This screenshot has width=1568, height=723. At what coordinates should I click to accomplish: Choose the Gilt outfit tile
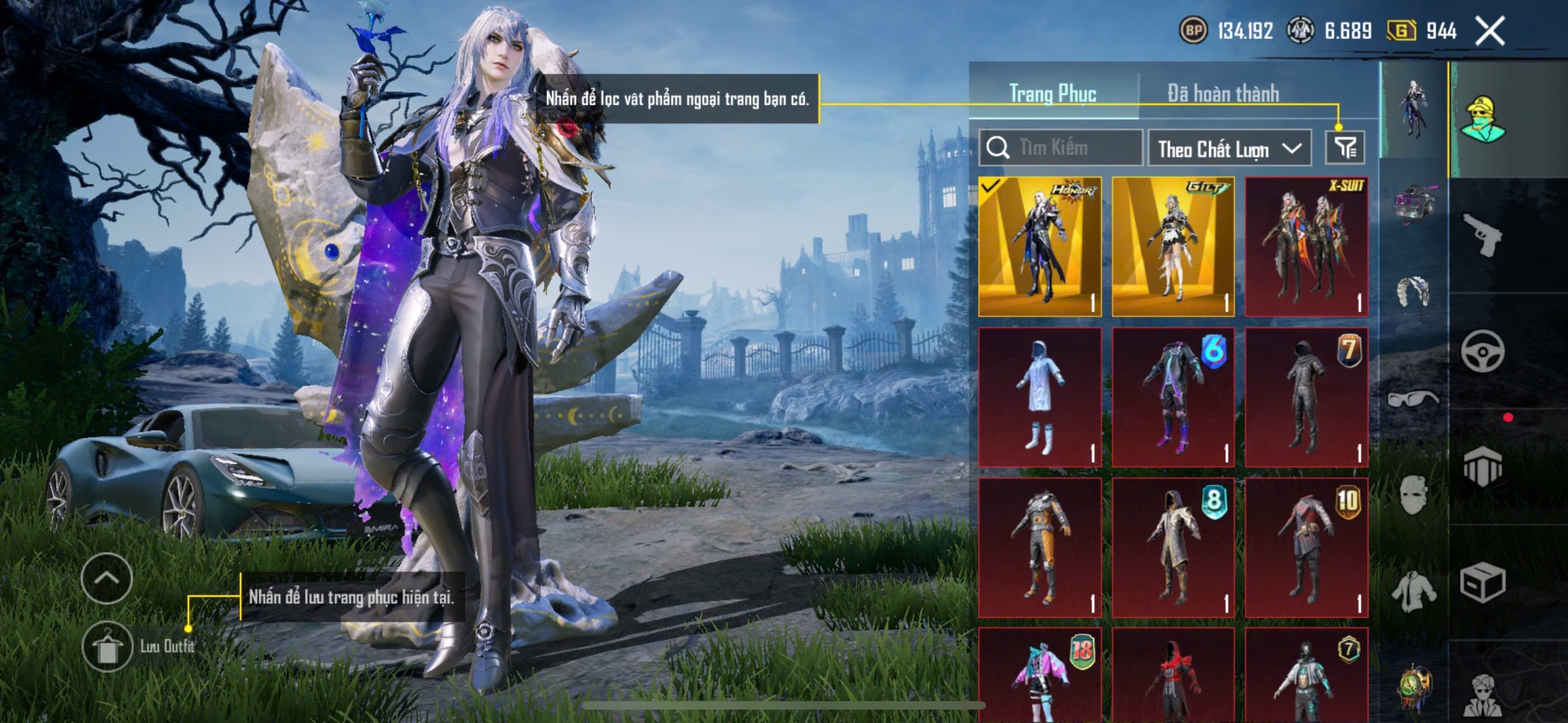[1173, 247]
